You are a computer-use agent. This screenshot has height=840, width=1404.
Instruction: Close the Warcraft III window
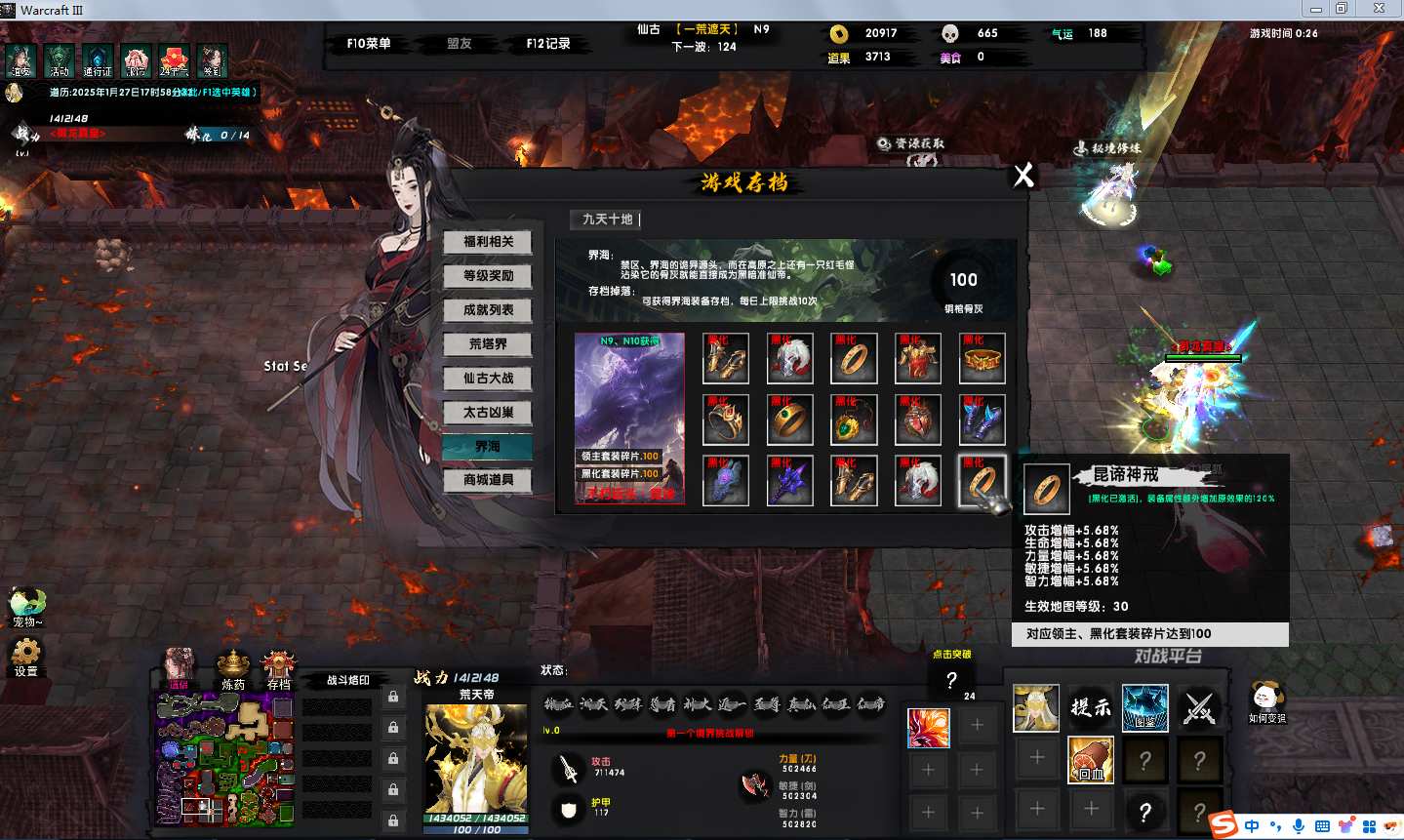click(x=1379, y=9)
